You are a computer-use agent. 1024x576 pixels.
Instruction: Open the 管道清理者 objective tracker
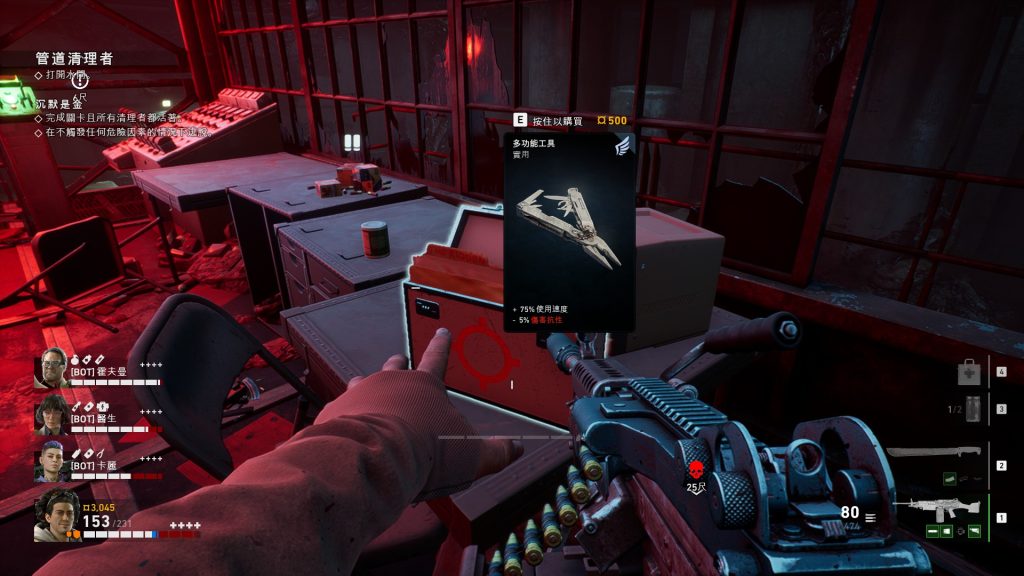pos(73,59)
